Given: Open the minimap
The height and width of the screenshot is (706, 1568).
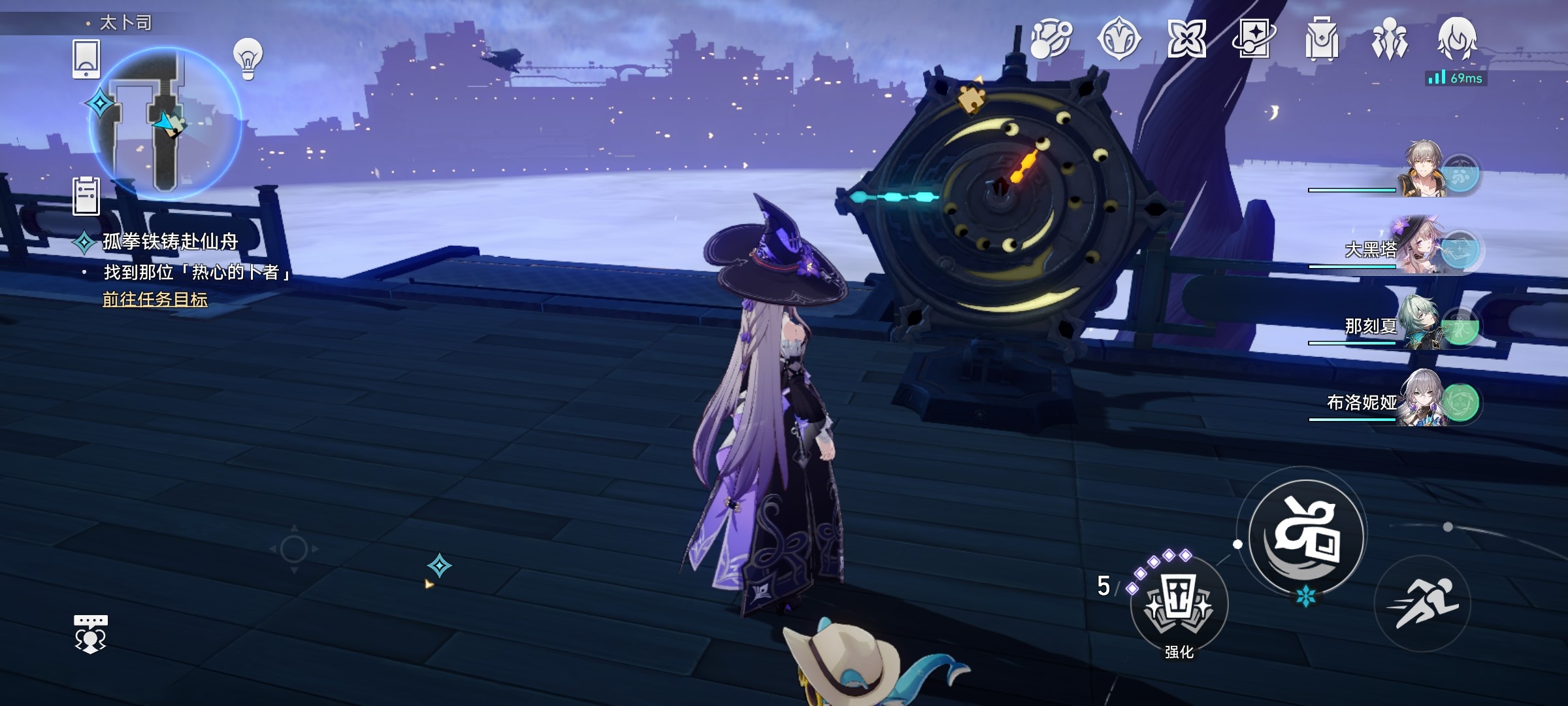Looking at the screenshot, I should [x=165, y=123].
